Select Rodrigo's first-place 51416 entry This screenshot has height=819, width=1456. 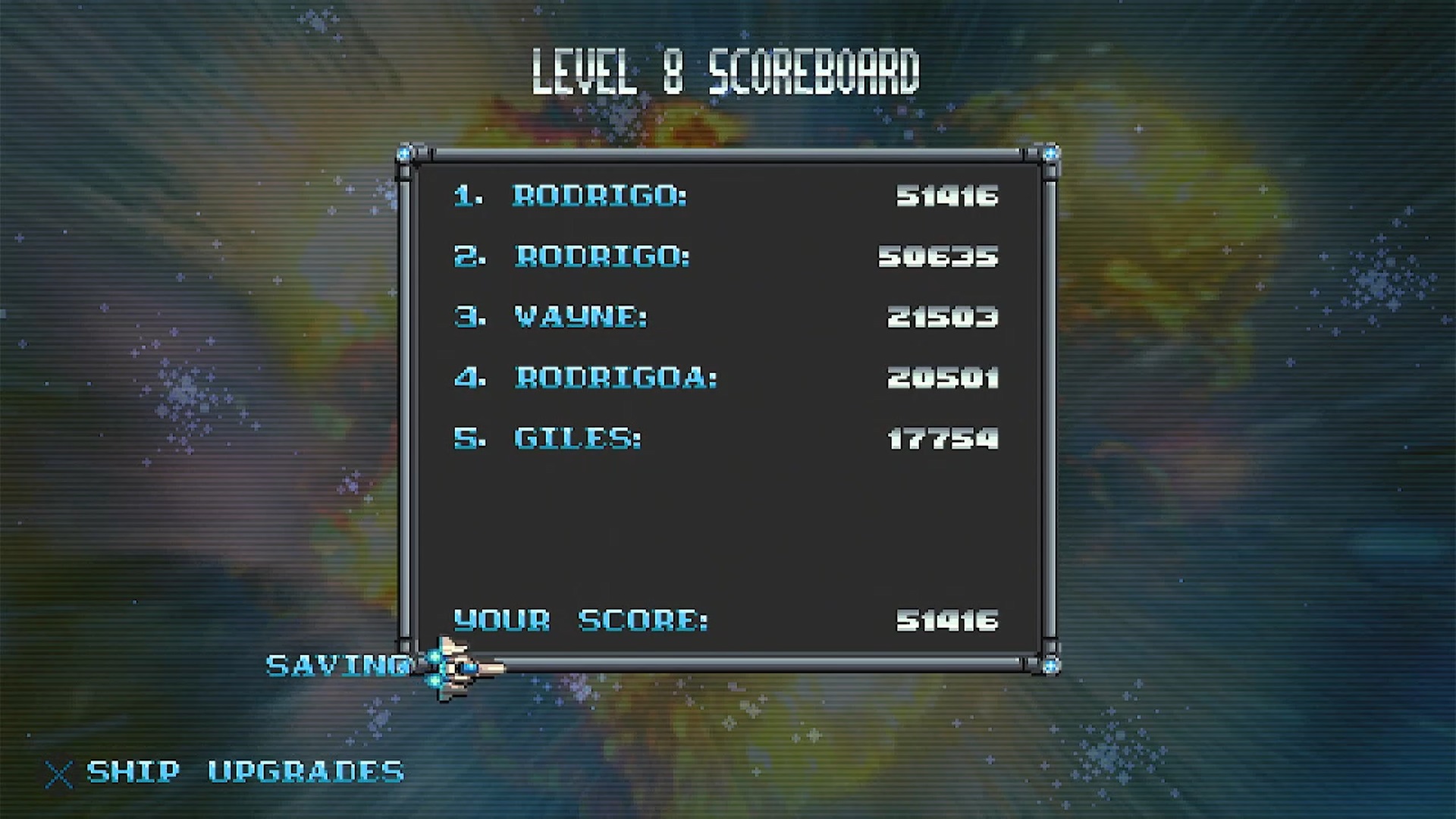[x=725, y=196]
